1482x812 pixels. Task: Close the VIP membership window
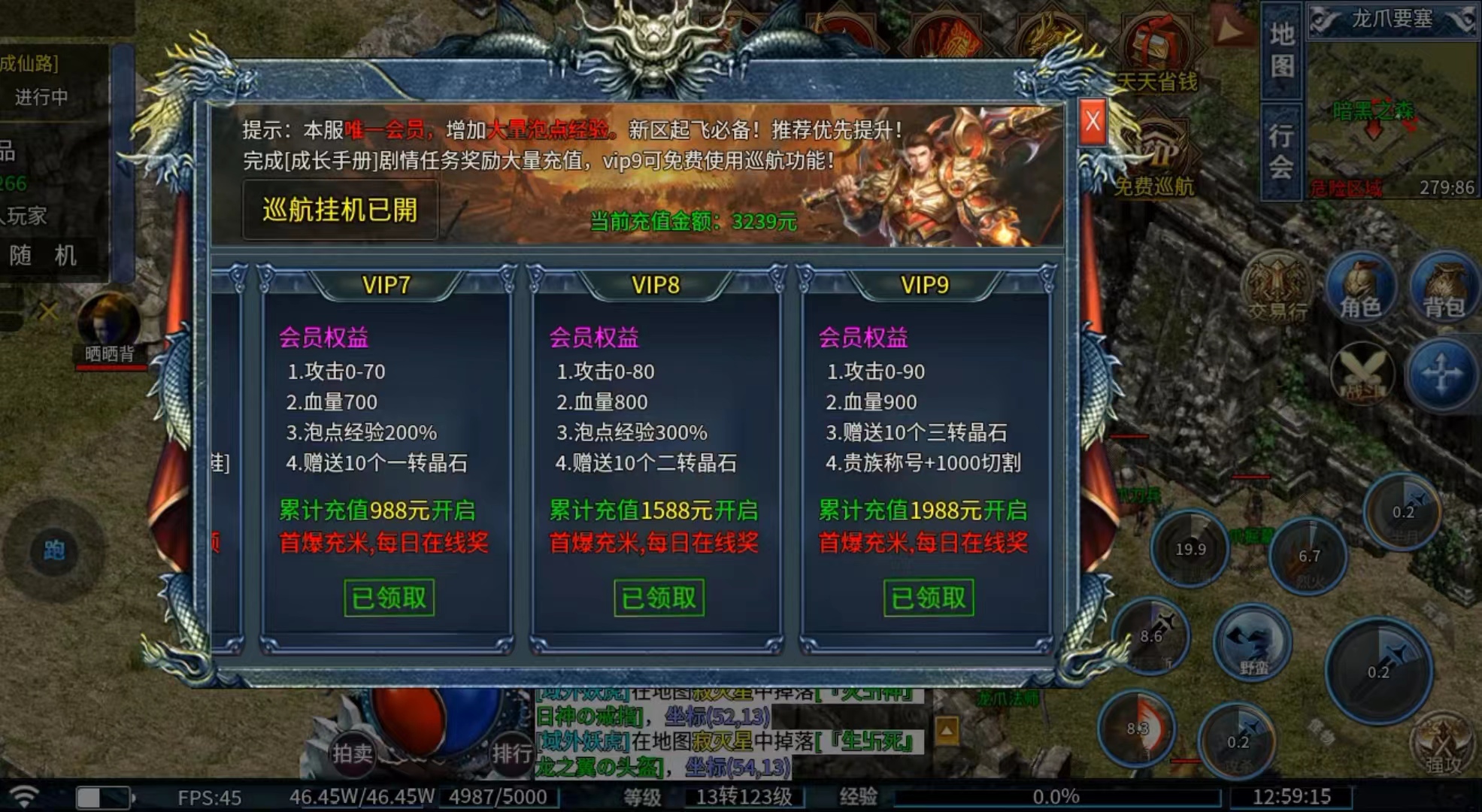pyautogui.click(x=1093, y=121)
